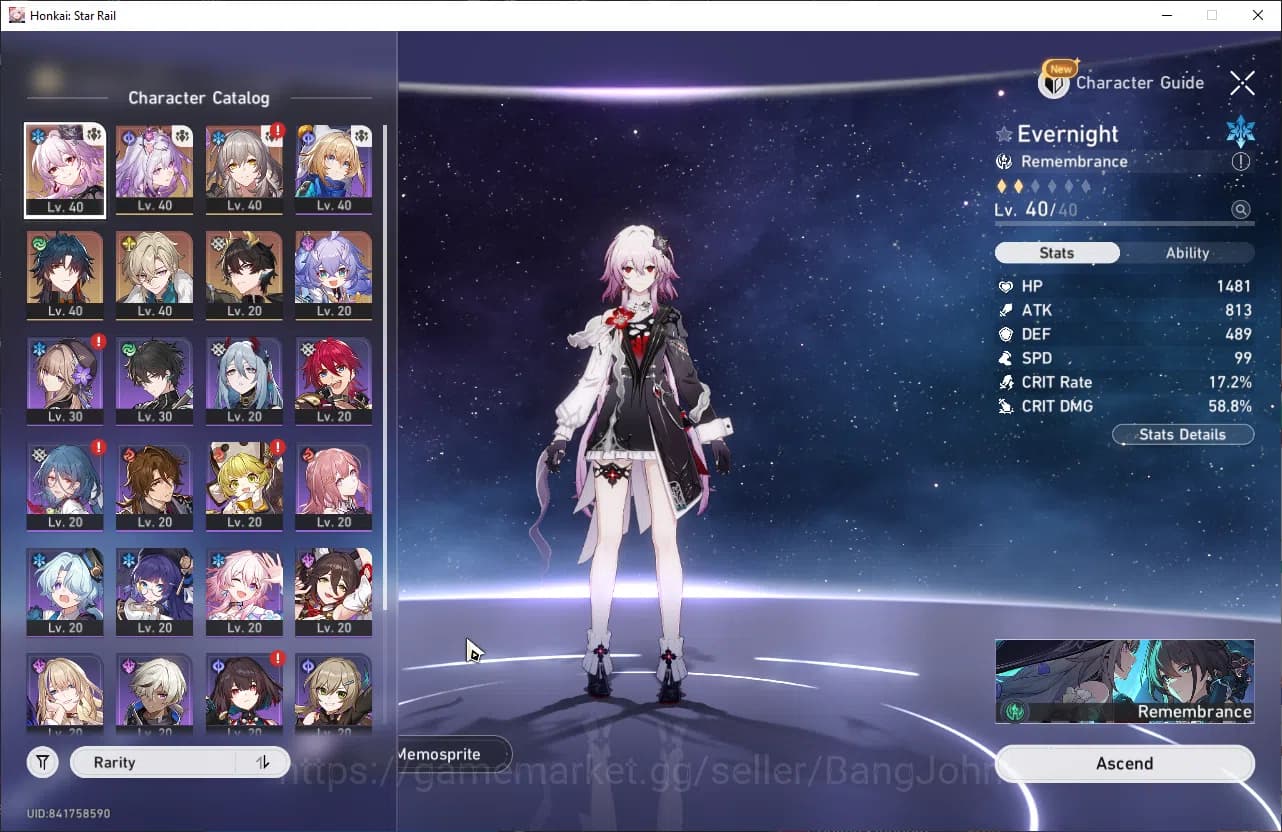The height and width of the screenshot is (832, 1282).
Task: Open the exclamation info icon near Remembrance
Action: 1240,161
